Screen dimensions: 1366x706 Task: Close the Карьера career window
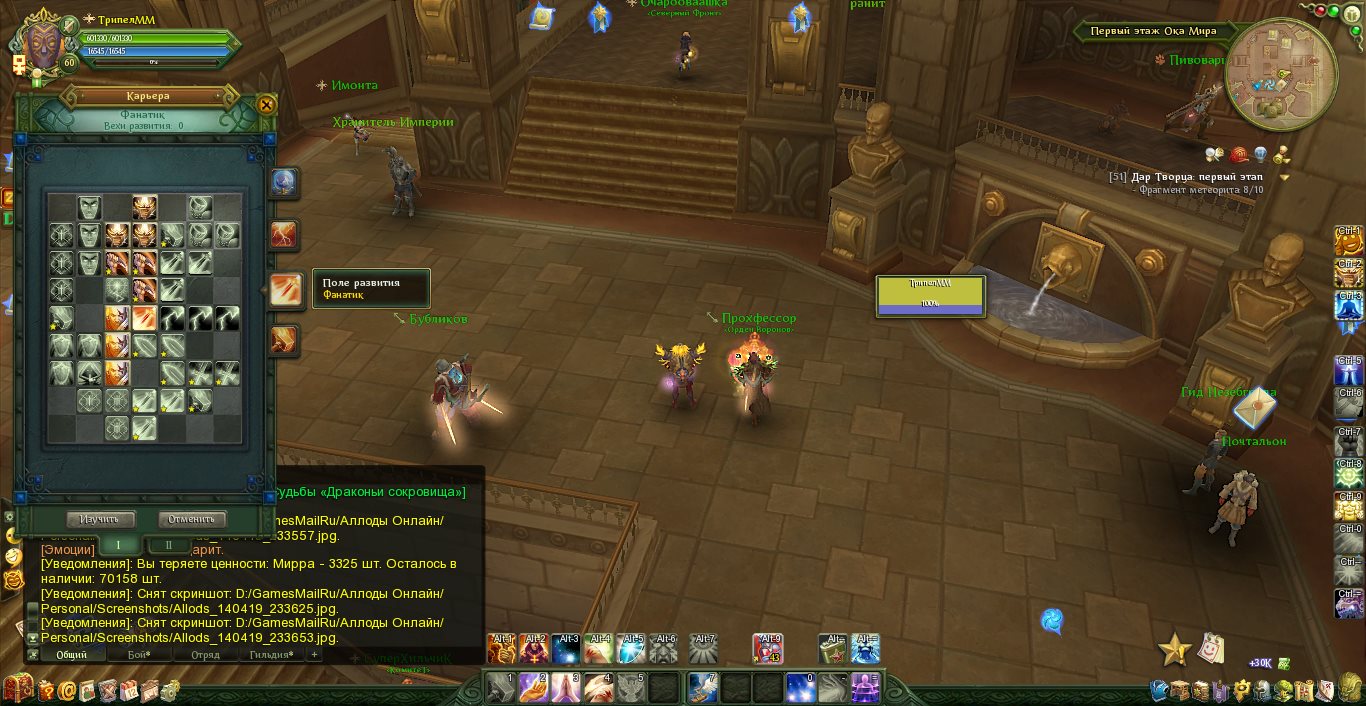[x=266, y=104]
